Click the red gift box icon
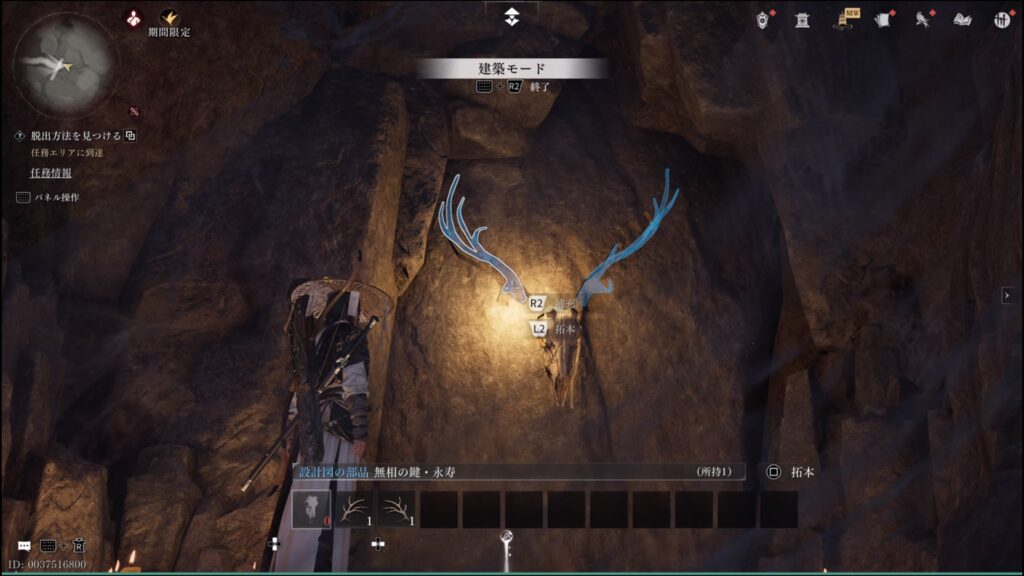The height and width of the screenshot is (576, 1024). click(x=131, y=17)
